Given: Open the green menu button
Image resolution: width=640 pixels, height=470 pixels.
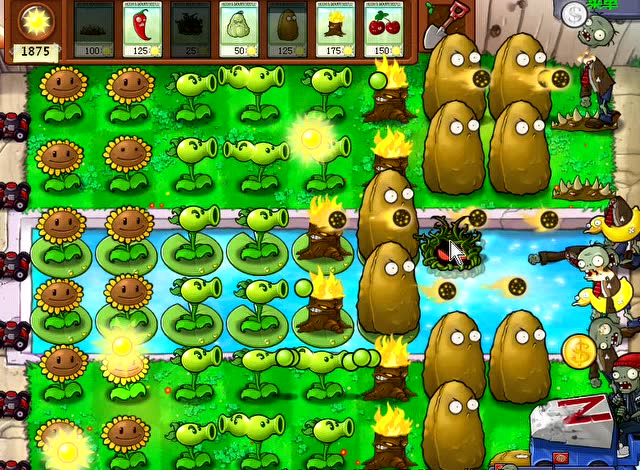Looking at the screenshot, I should (x=605, y=5).
